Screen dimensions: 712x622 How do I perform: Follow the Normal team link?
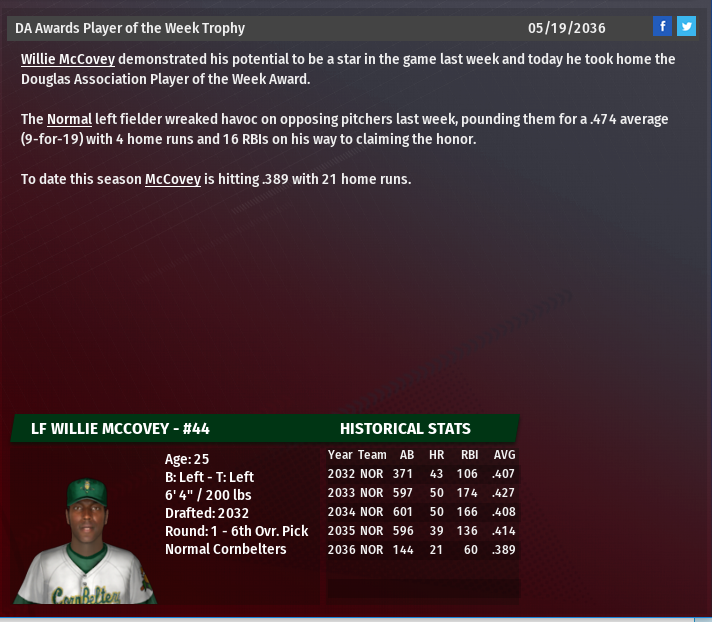69,119
